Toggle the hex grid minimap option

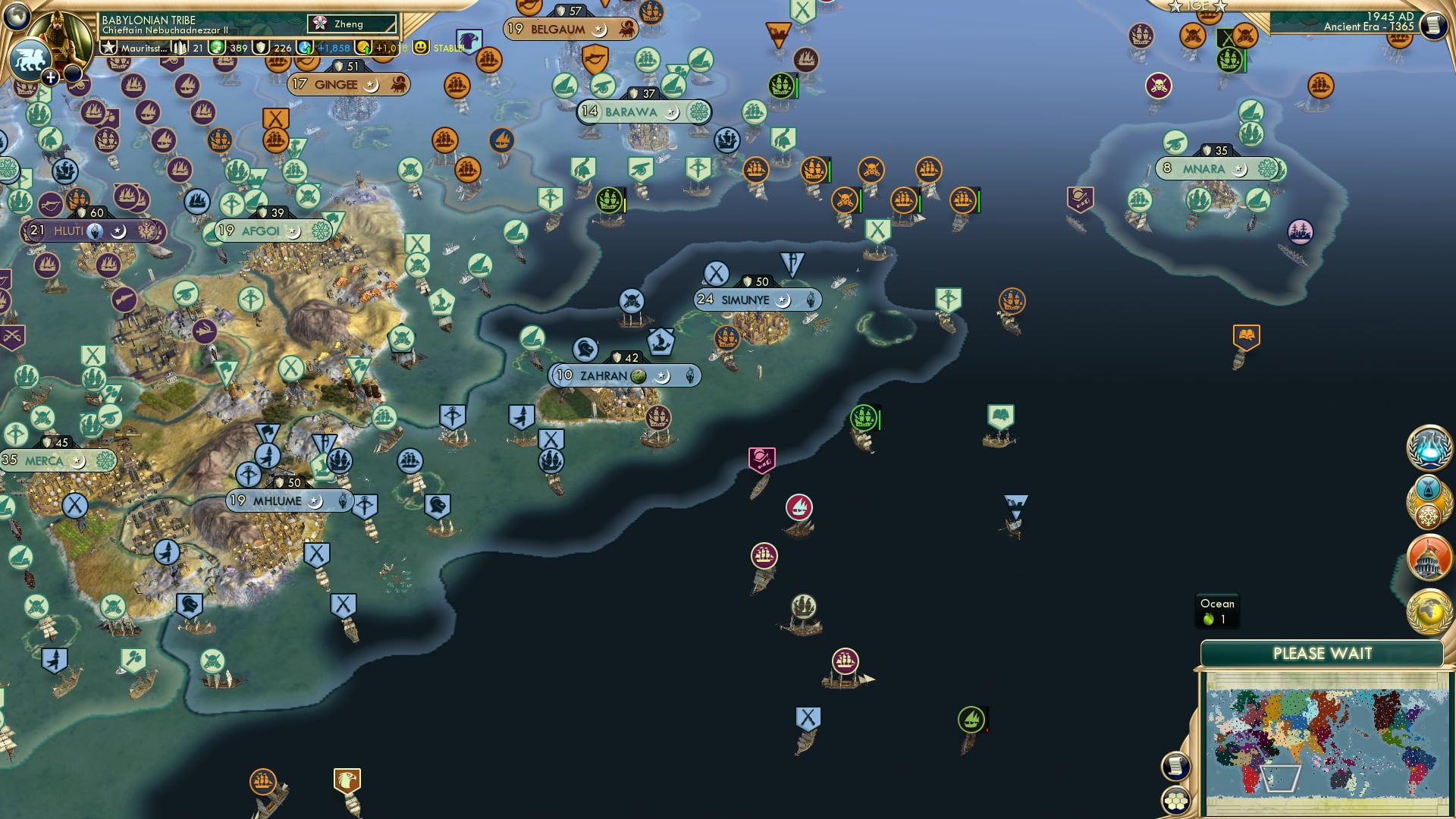(x=1175, y=800)
